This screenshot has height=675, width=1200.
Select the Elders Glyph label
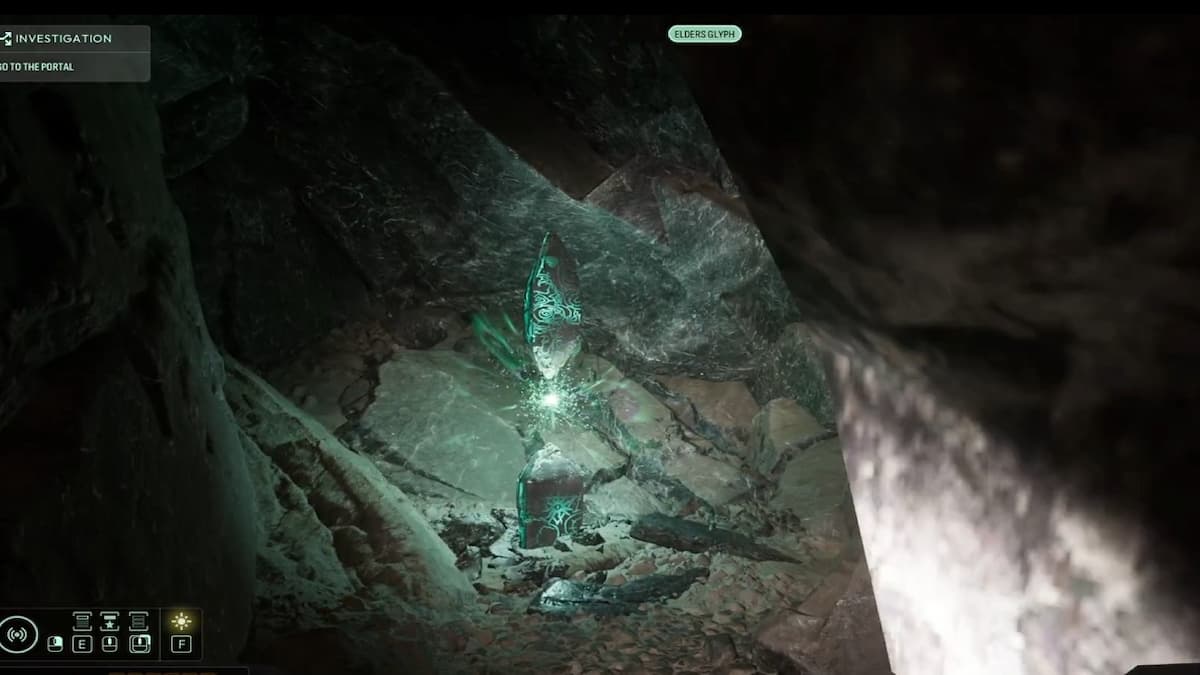(x=704, y=34)
